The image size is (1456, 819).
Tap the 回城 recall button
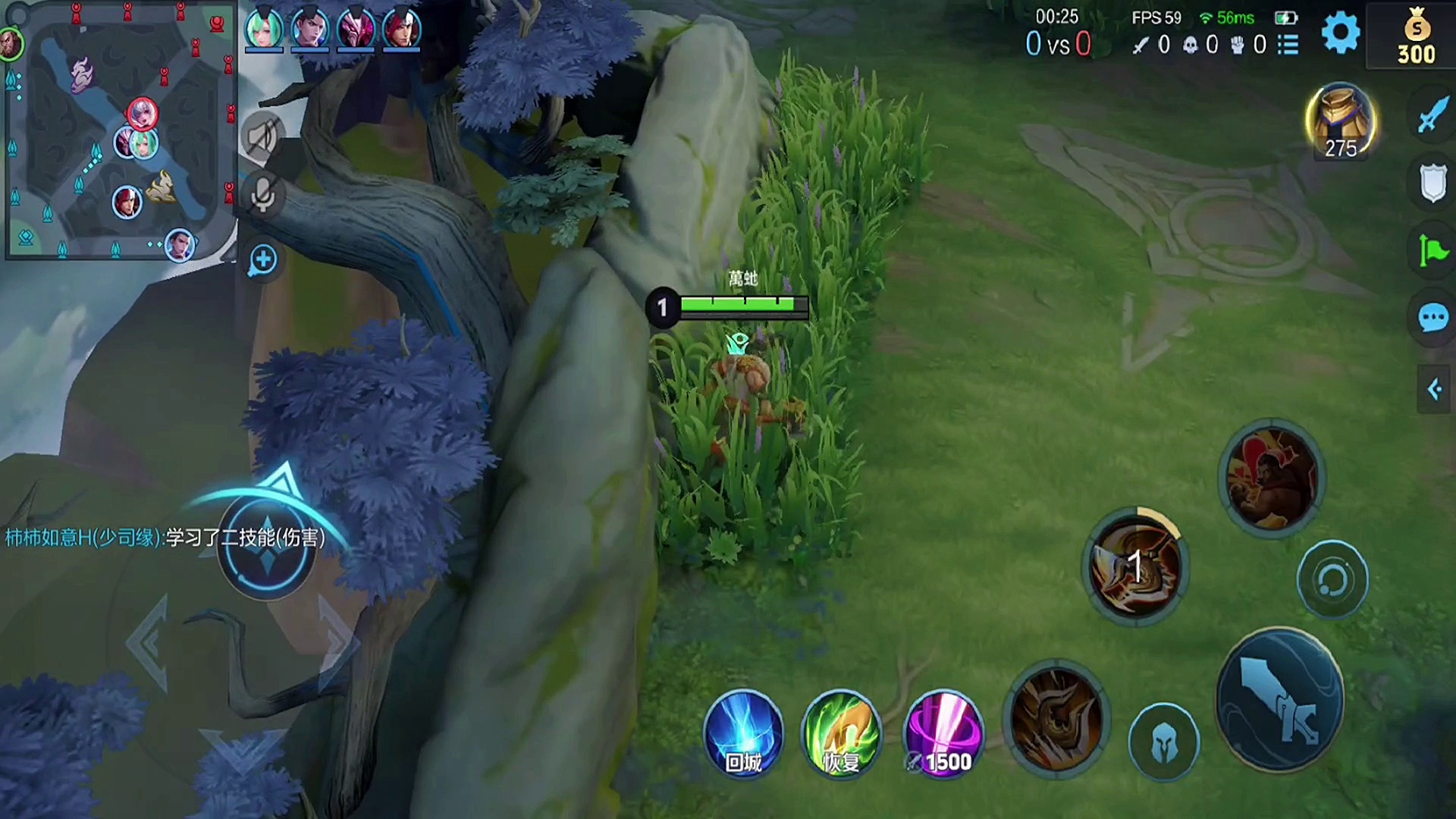pyautogui.click(x=743, y=733)
